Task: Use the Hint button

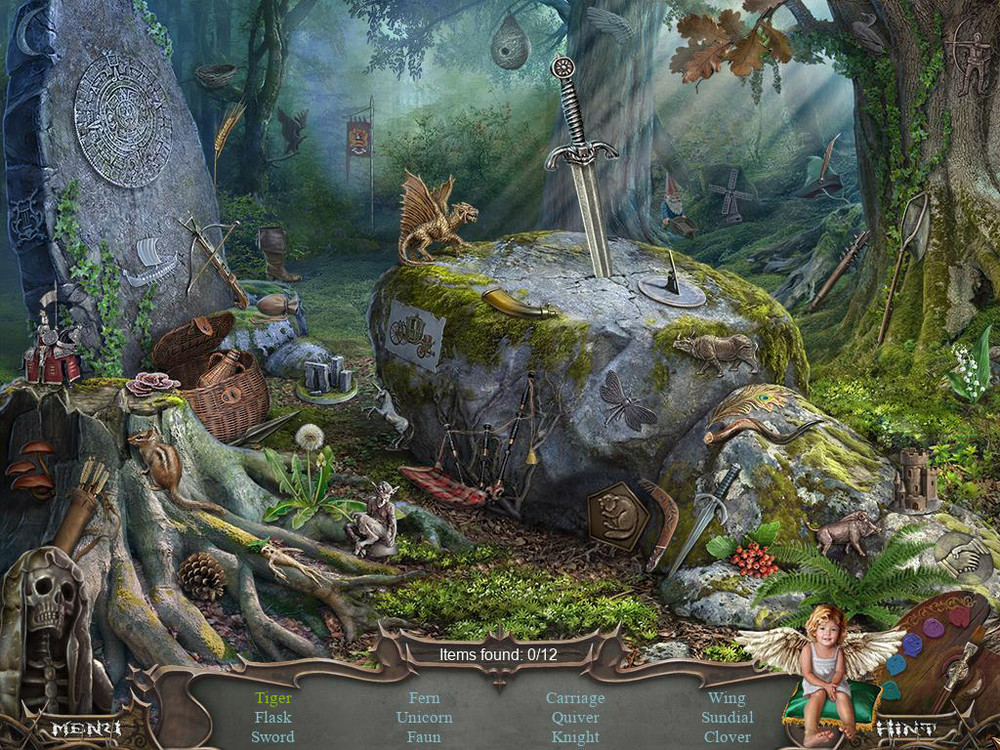Action: click(906, 729)
